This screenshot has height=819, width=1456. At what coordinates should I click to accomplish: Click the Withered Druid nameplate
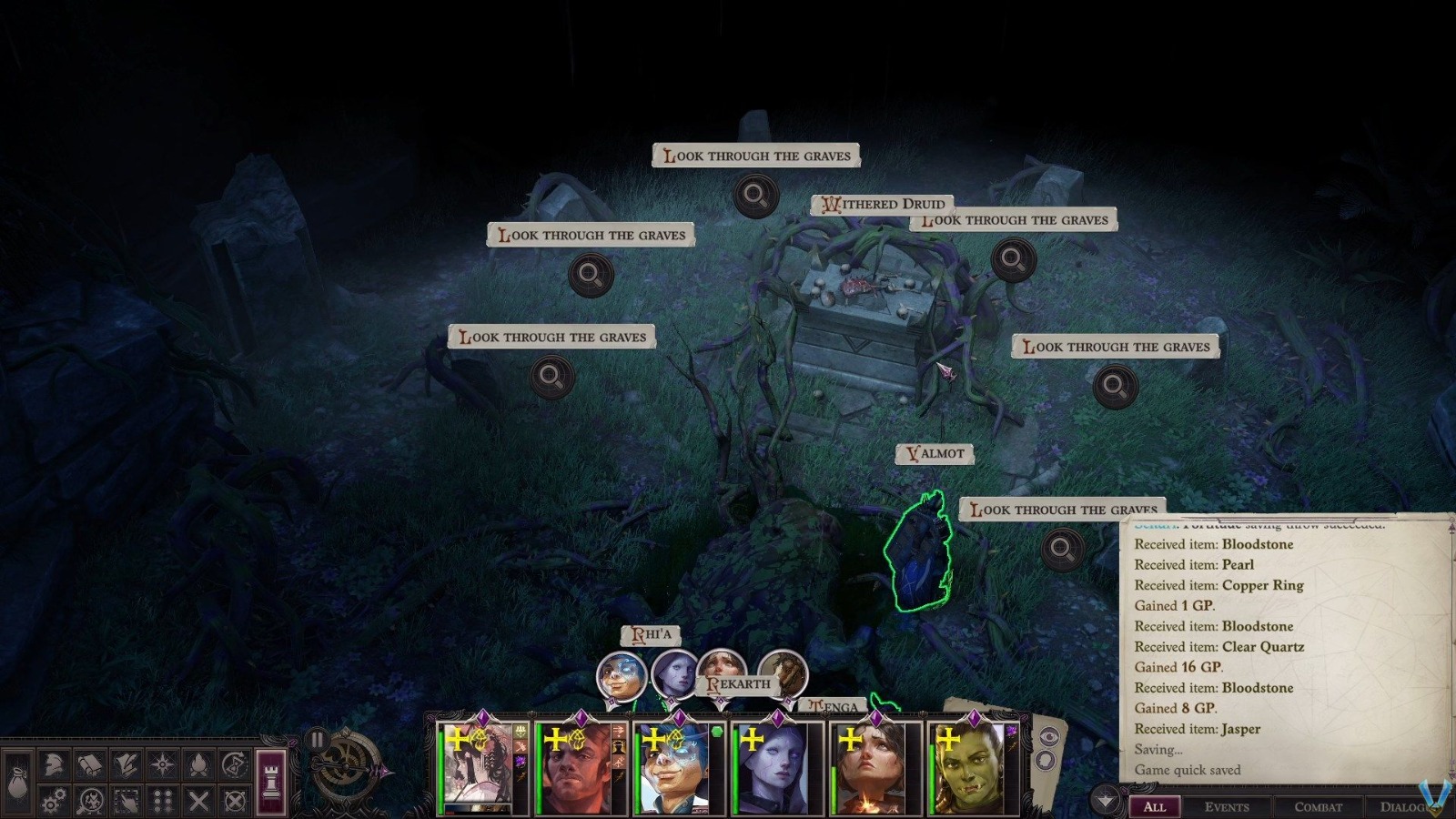click(883, 205)
